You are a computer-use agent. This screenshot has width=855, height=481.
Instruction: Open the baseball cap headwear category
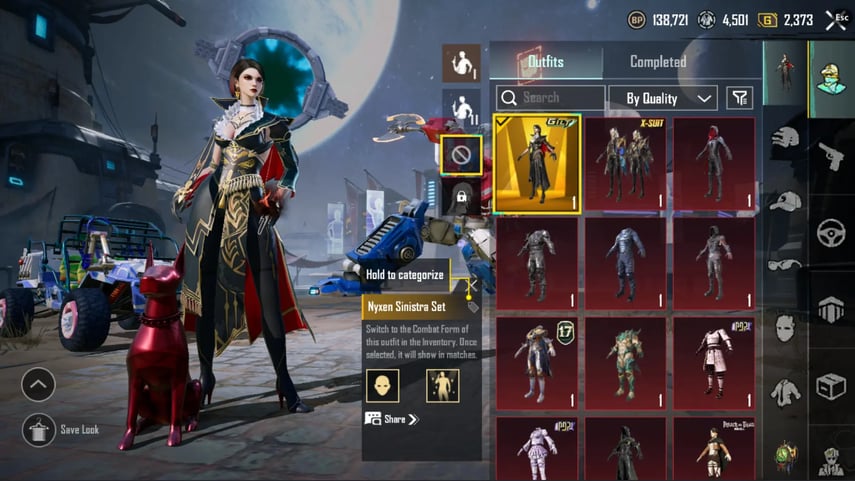coord(785,201)
